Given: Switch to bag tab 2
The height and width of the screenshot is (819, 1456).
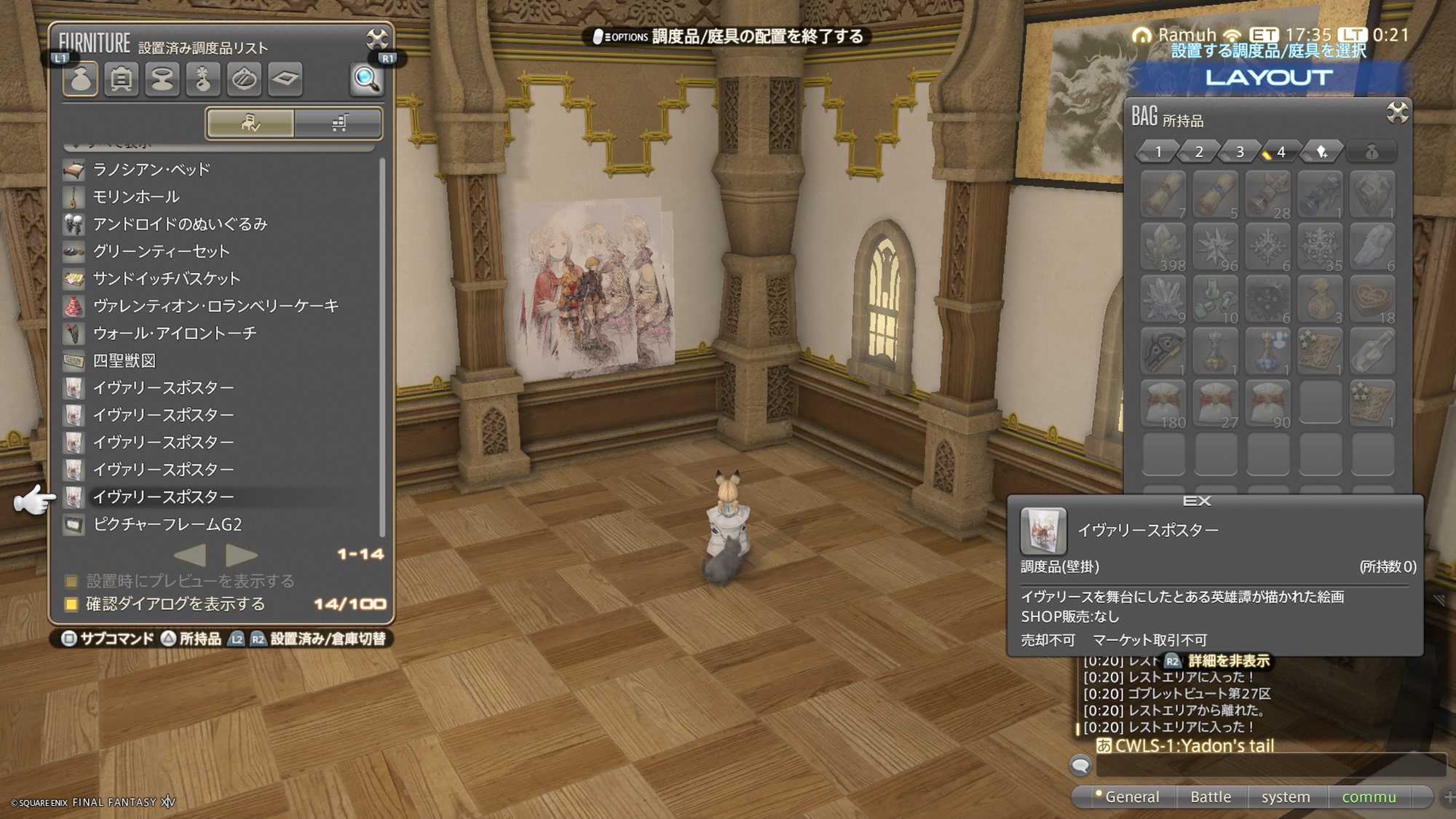Looking at the screenshot, I should tap(1199, 151).
